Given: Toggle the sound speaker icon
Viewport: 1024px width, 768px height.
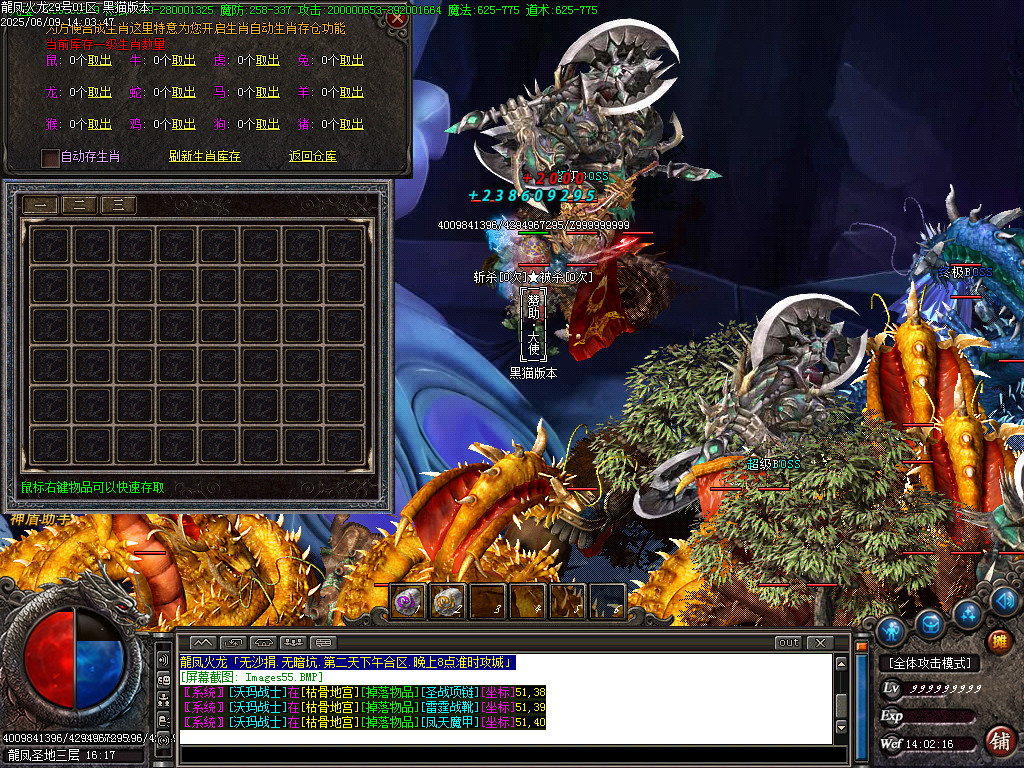Looking at the screenshot, I should pyautogui.click(x=163, y=661).
